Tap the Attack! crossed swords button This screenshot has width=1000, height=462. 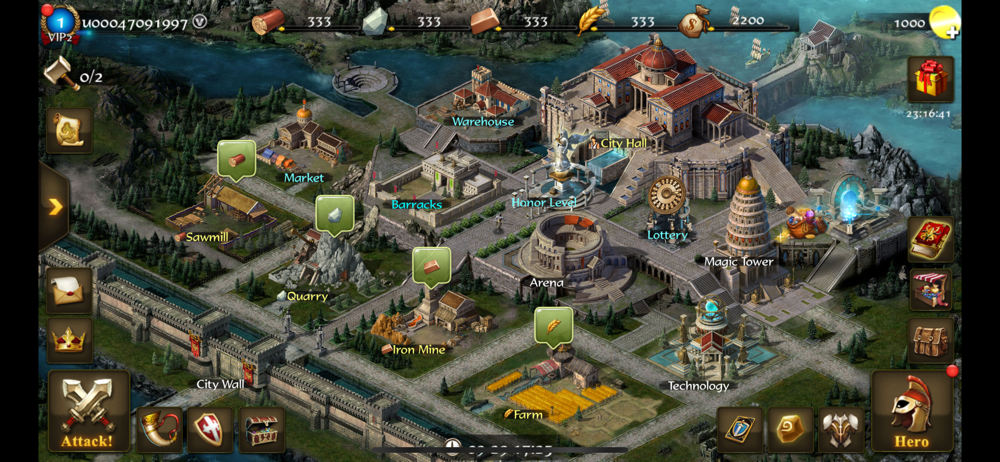coord(88,411)
